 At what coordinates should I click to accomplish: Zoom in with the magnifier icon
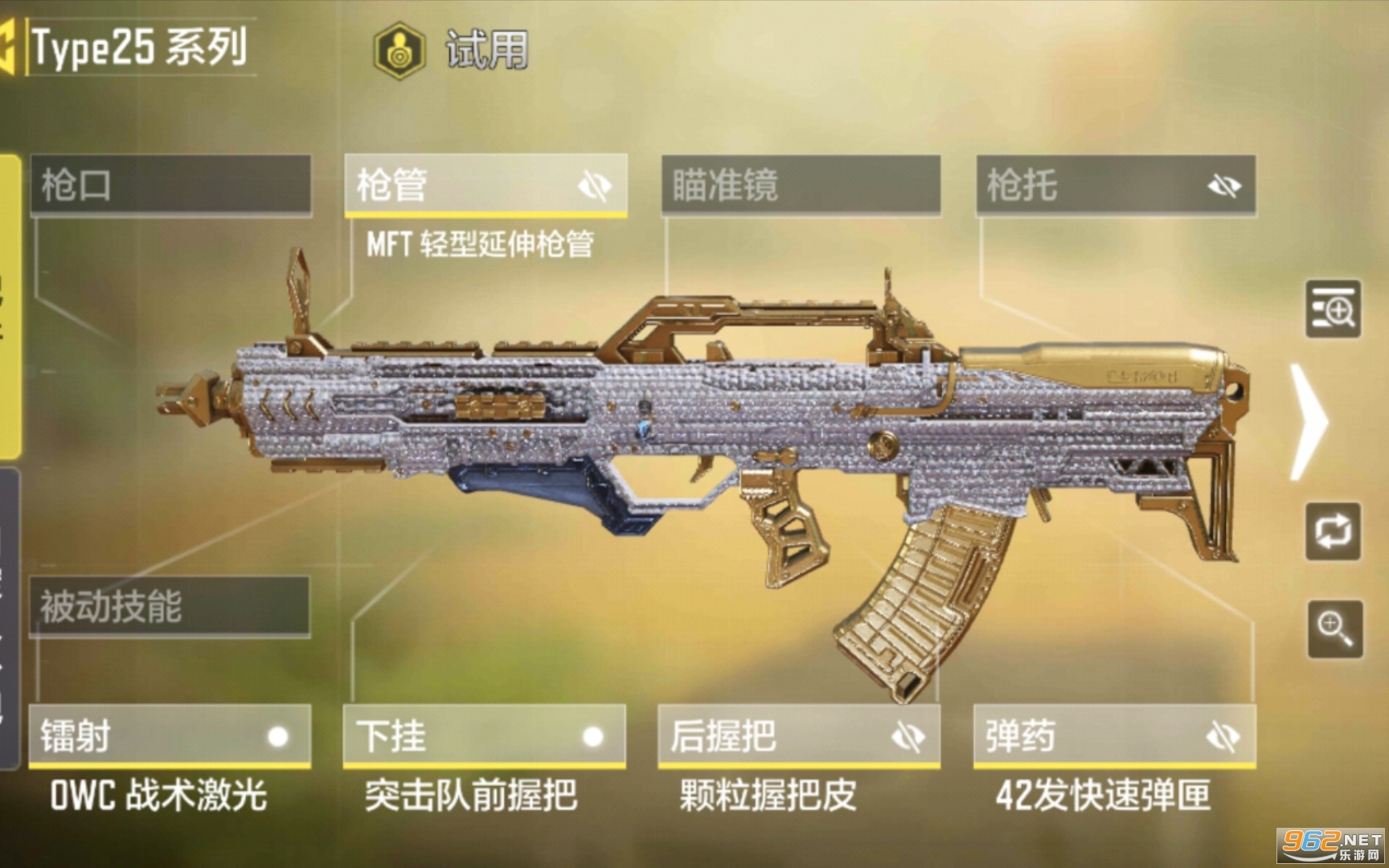click(1334, 628)
